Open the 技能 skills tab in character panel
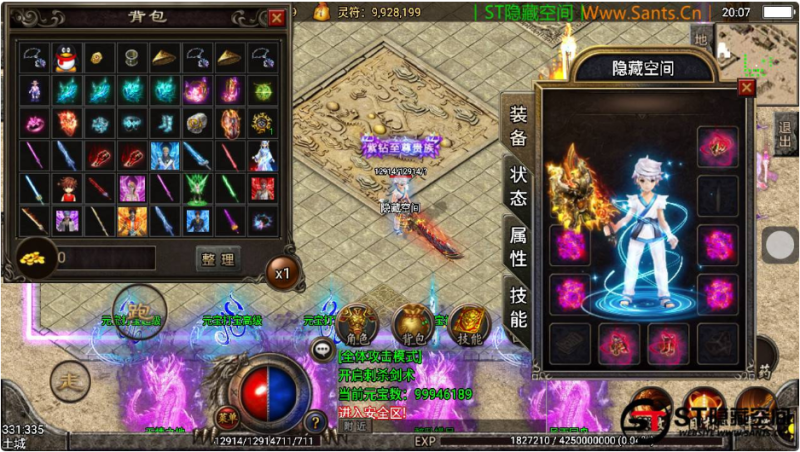The image size is (800, 452). click(518, 307)
